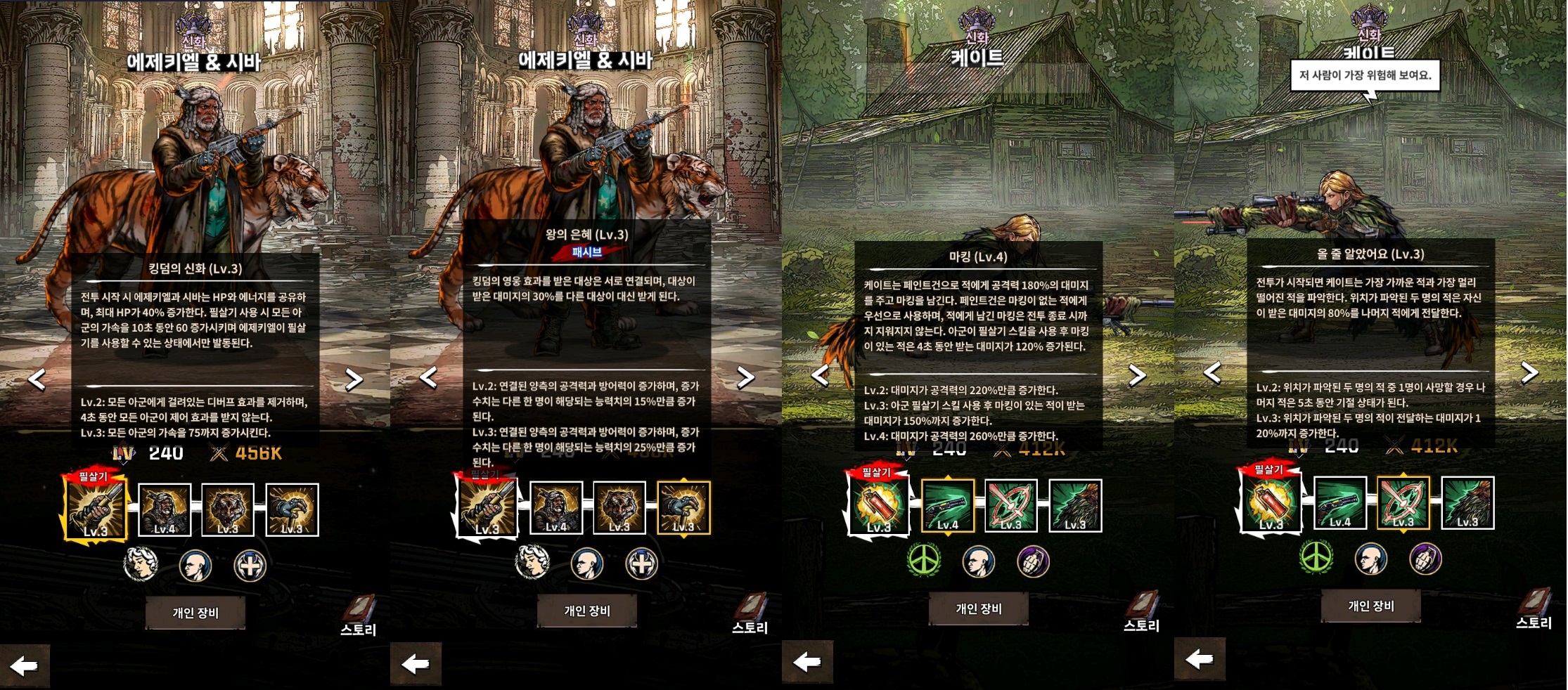Go back from the 마킹 skill screen
Viewport: 1568px width, 690px height.
click(x=807, y=661)
